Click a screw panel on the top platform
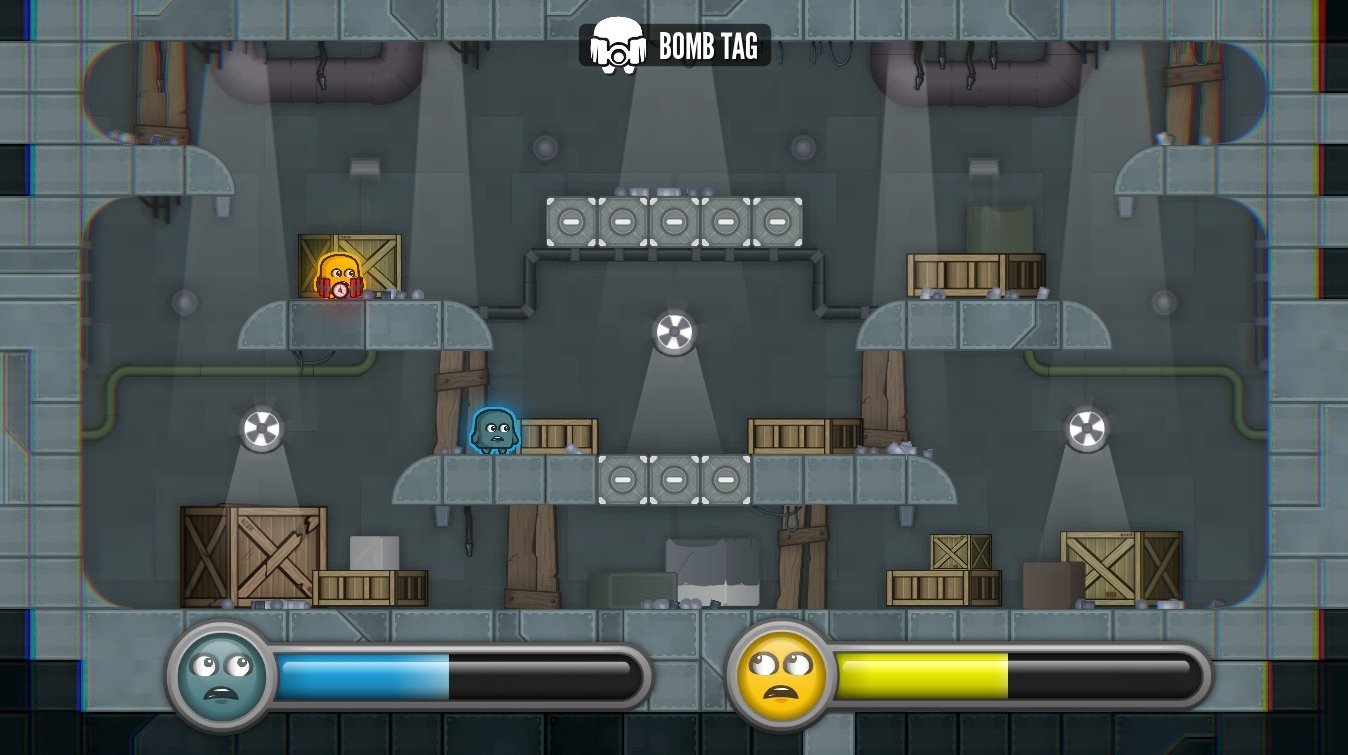The width and height of the screenshot is (1348, 755). pos(675,220)
